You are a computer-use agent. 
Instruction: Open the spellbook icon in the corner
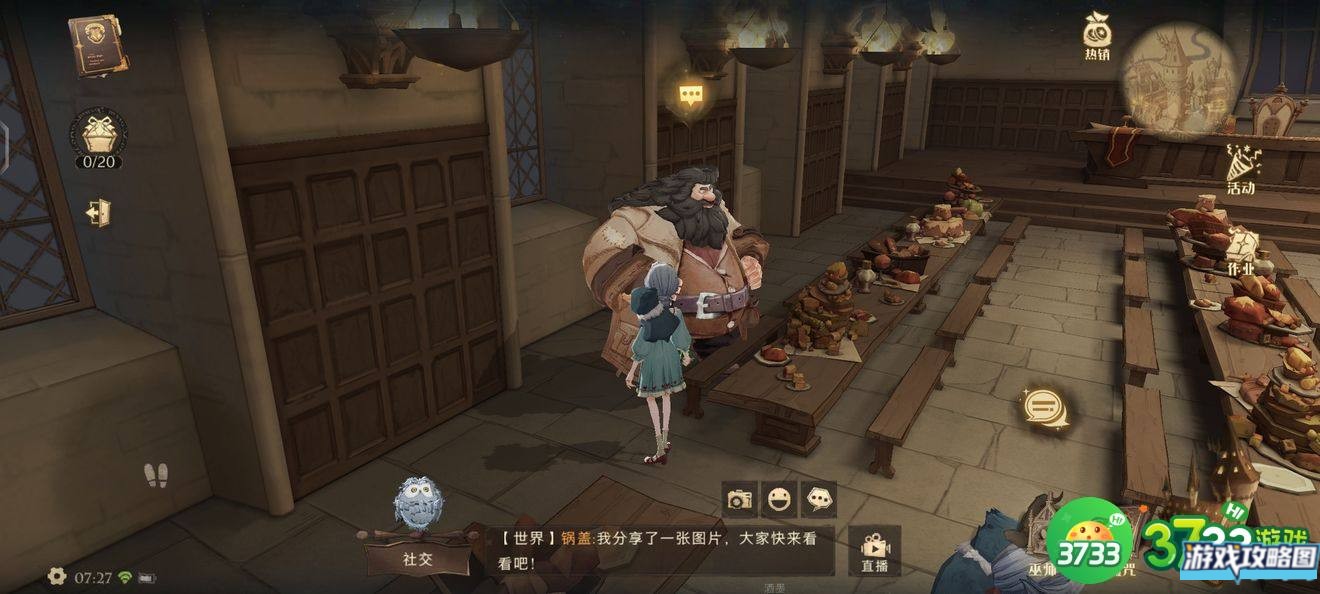pyautogui.click(x=98, y=46)
